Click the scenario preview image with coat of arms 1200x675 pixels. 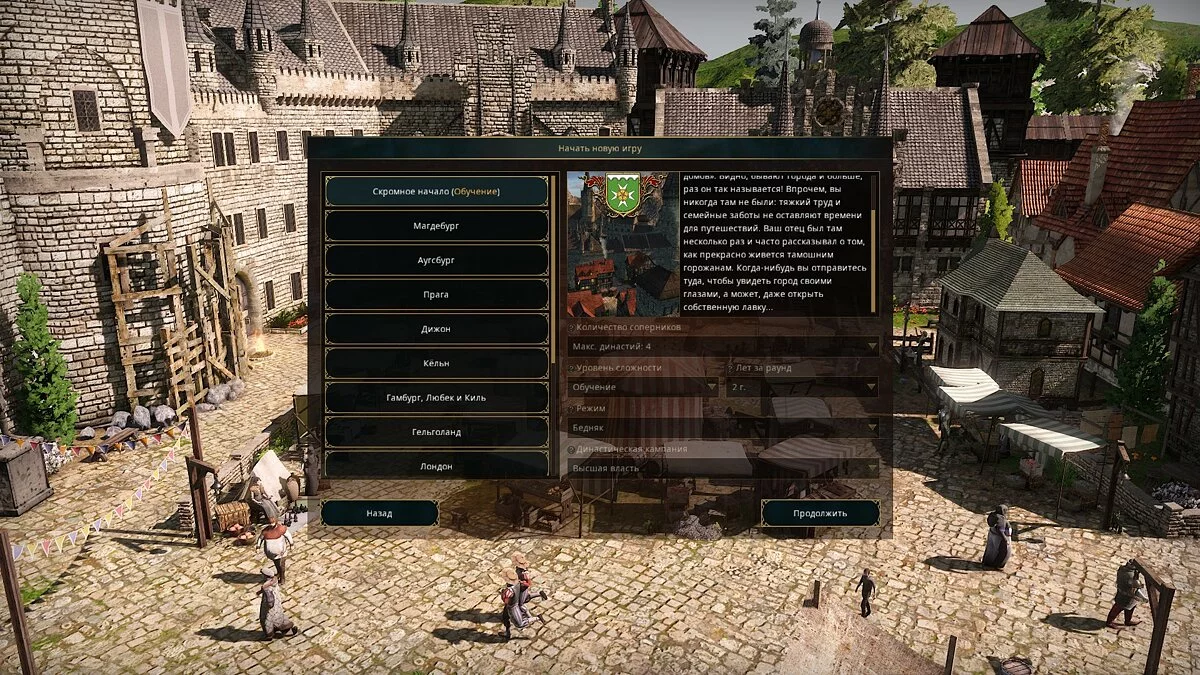[x=623, y=245]
